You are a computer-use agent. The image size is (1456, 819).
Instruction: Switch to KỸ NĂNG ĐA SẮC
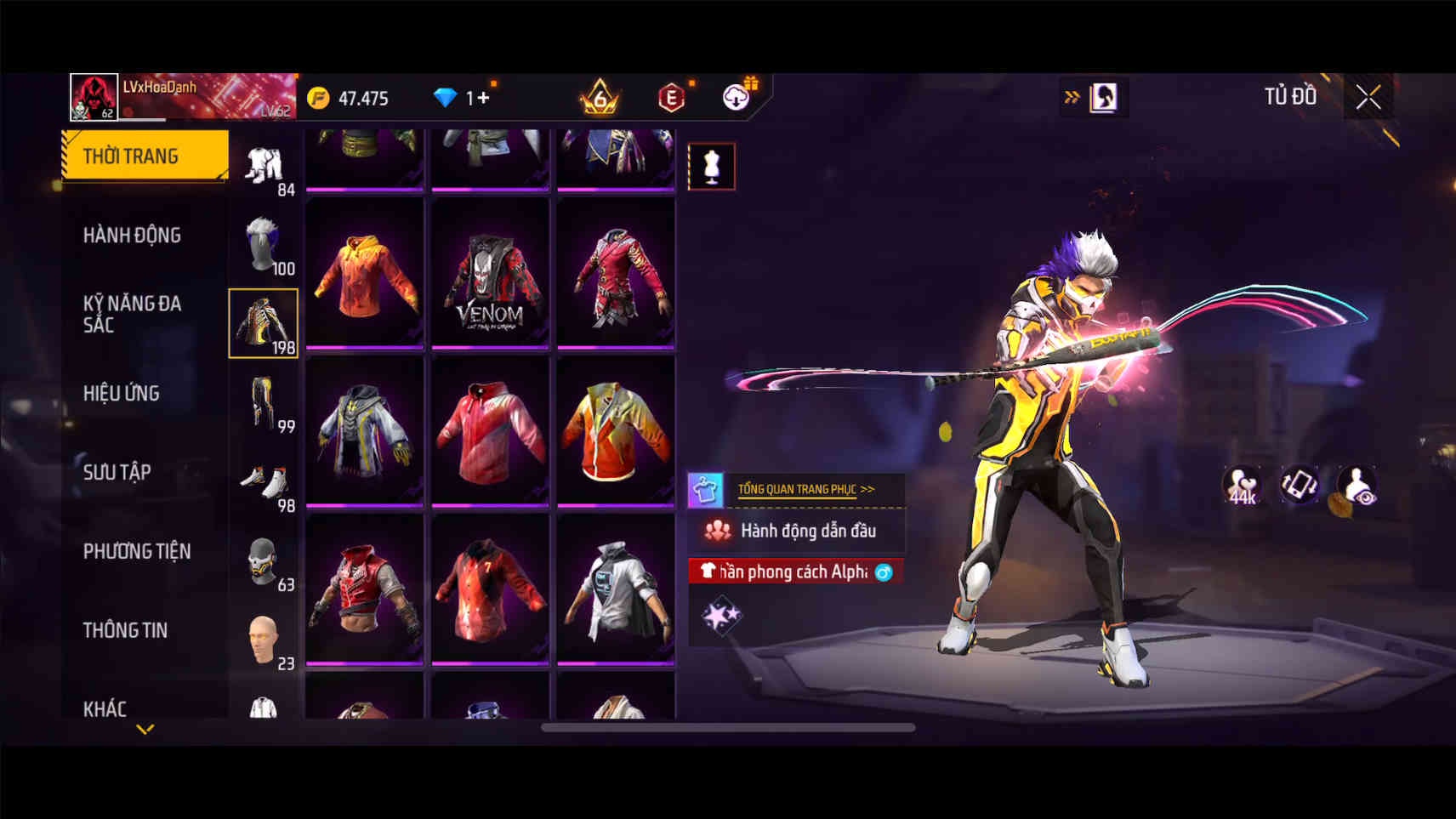(132, 314)
